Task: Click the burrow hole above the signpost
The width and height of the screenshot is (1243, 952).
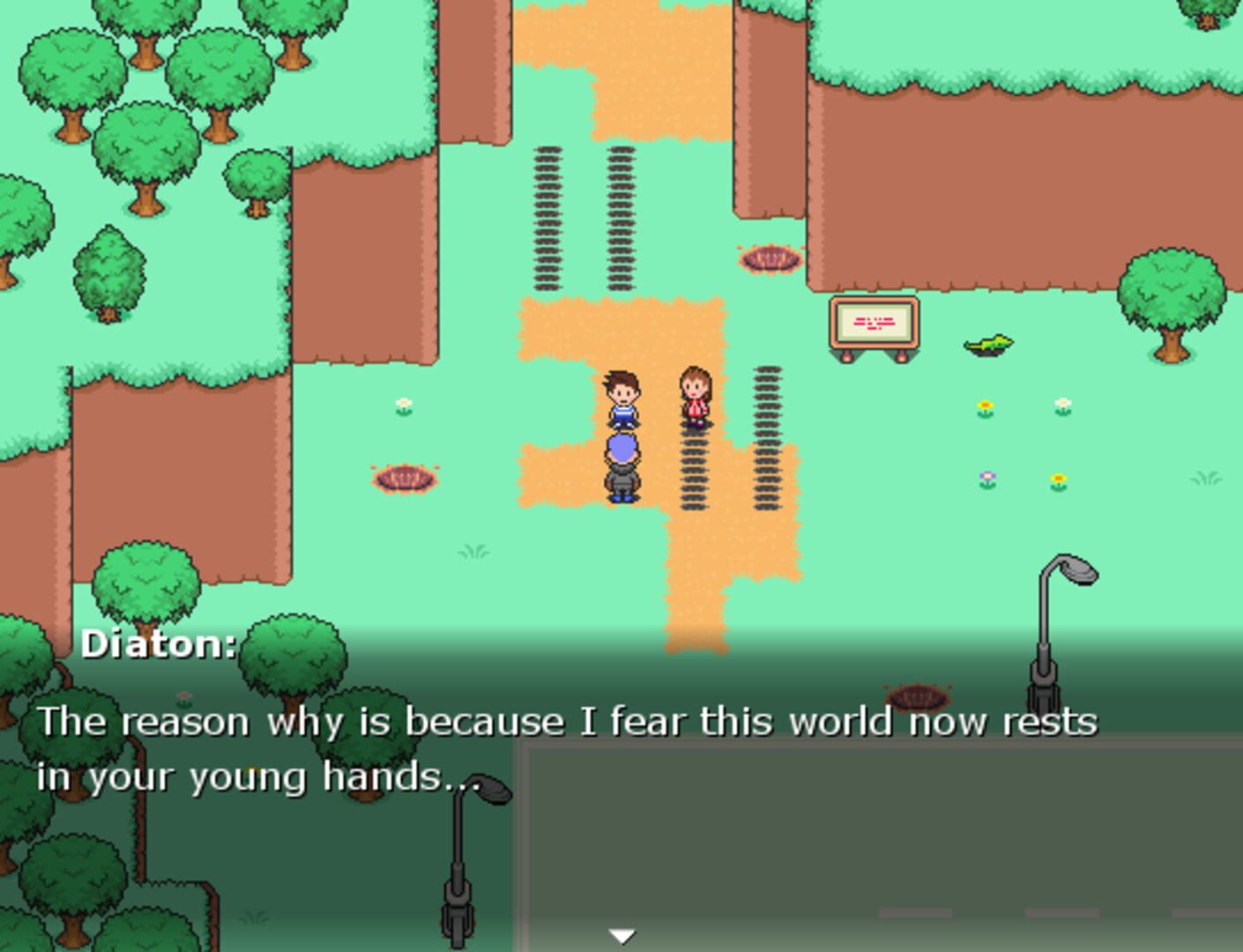Action: [770, 259]
